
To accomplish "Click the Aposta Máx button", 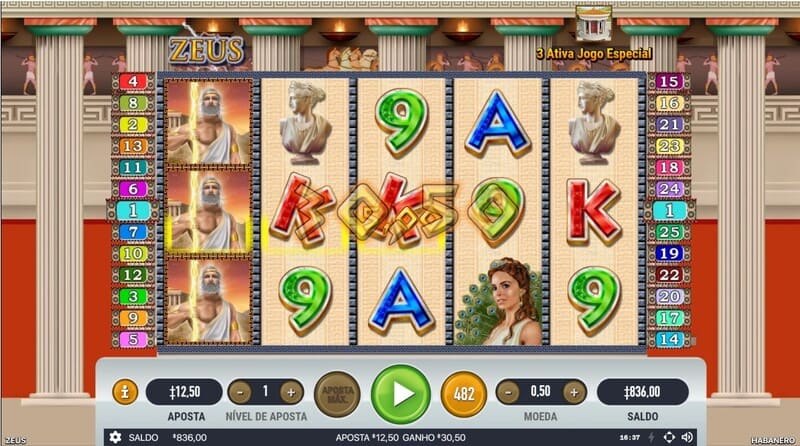I will (336, 393).
